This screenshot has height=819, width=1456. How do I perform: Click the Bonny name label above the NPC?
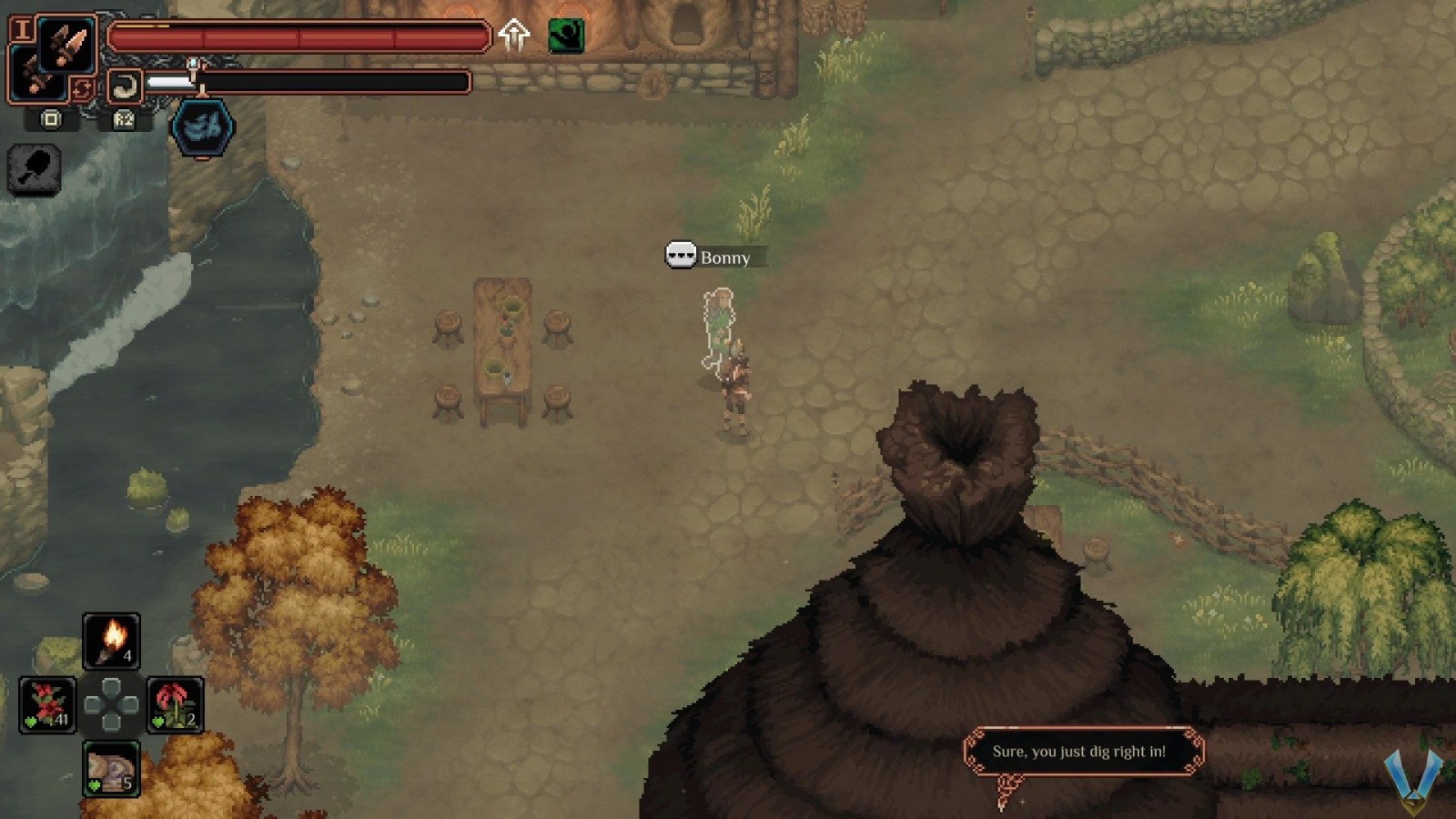coord(723,258)
